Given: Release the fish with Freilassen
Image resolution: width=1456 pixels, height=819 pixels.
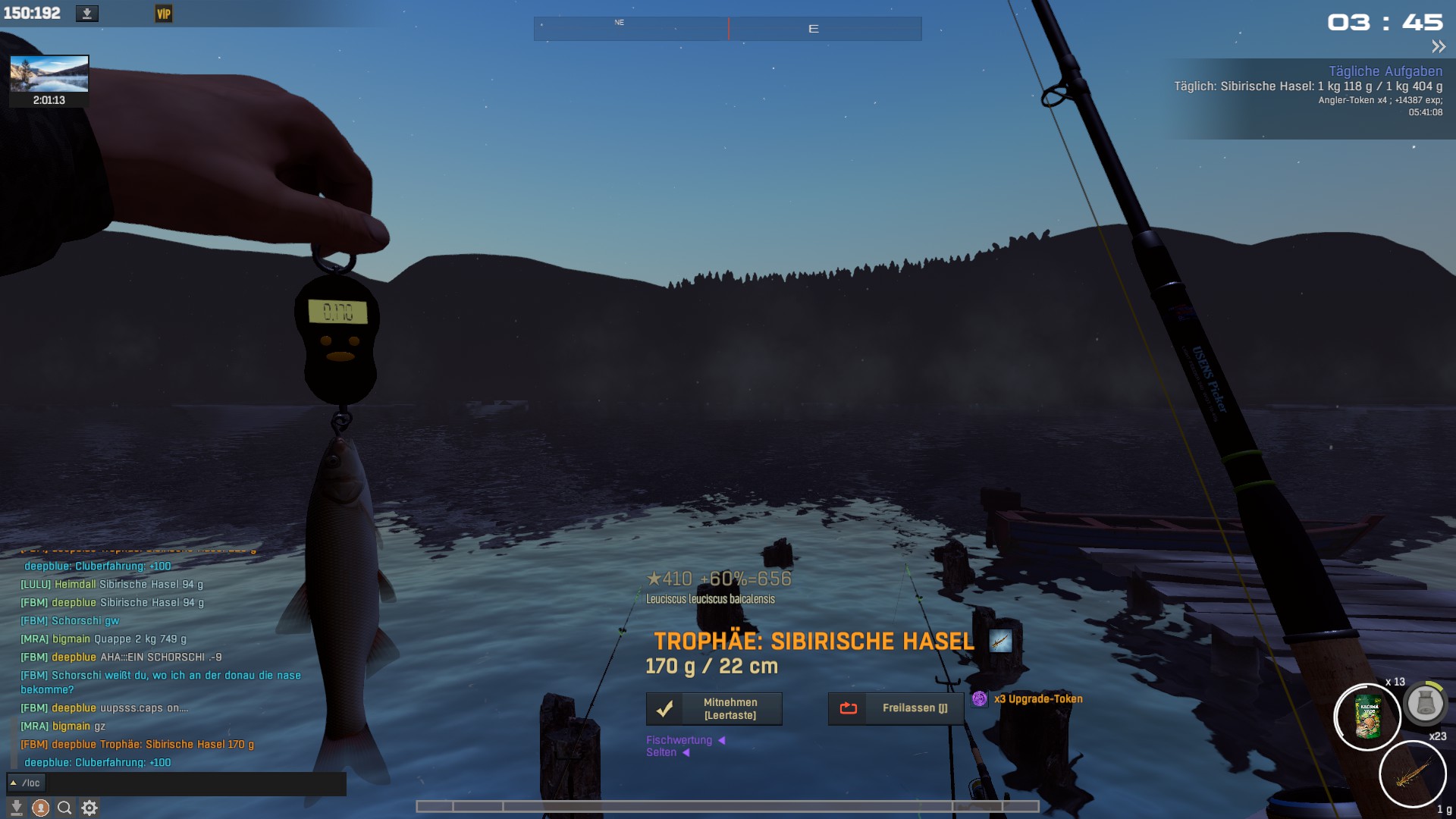Looking at the screenshot, I should [x=896, y=708].
